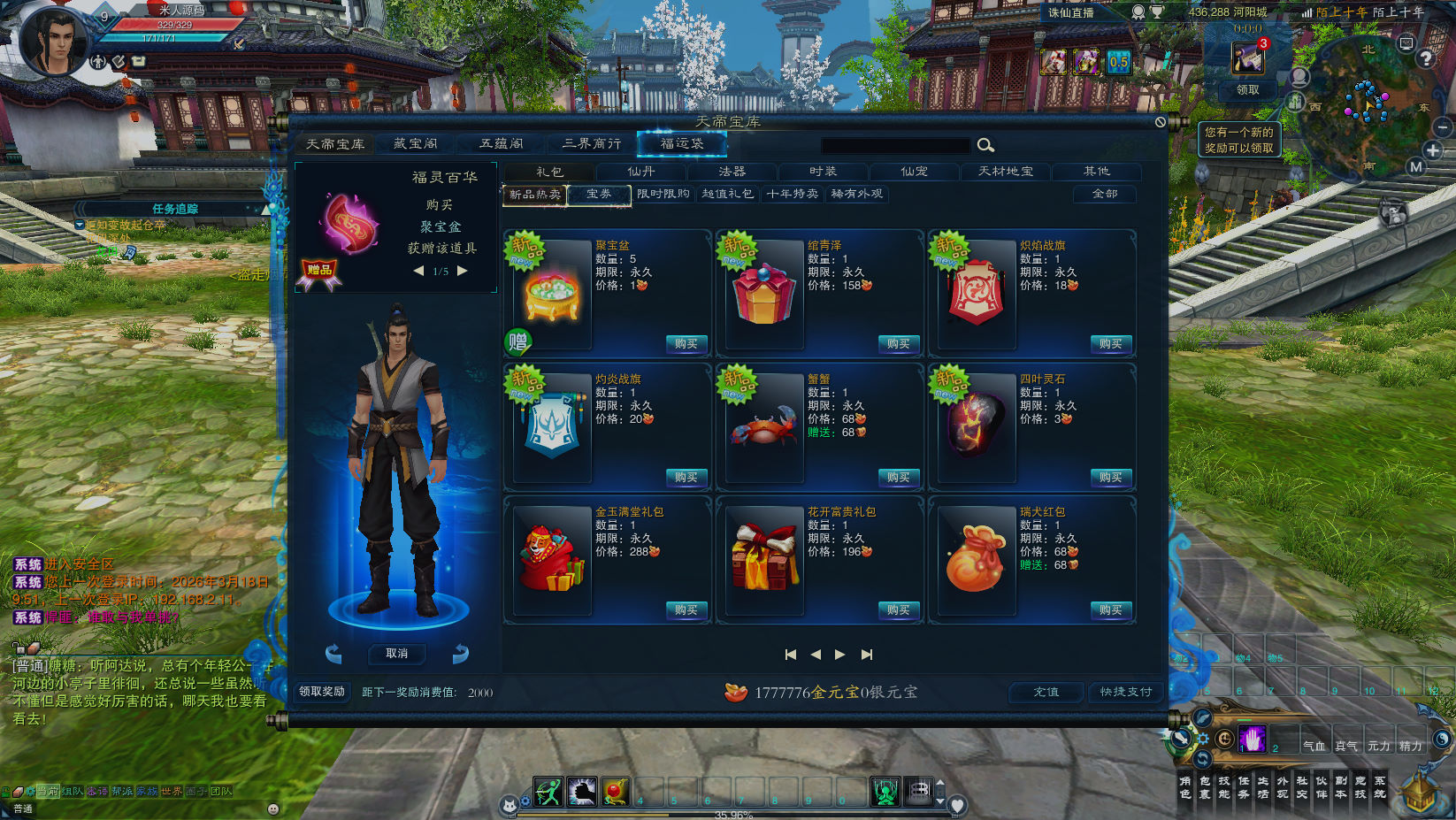The width and height of the screenshot is (1456, 820).
Task: Purchase the 蟹蟹 crab item
Action: 898,478
